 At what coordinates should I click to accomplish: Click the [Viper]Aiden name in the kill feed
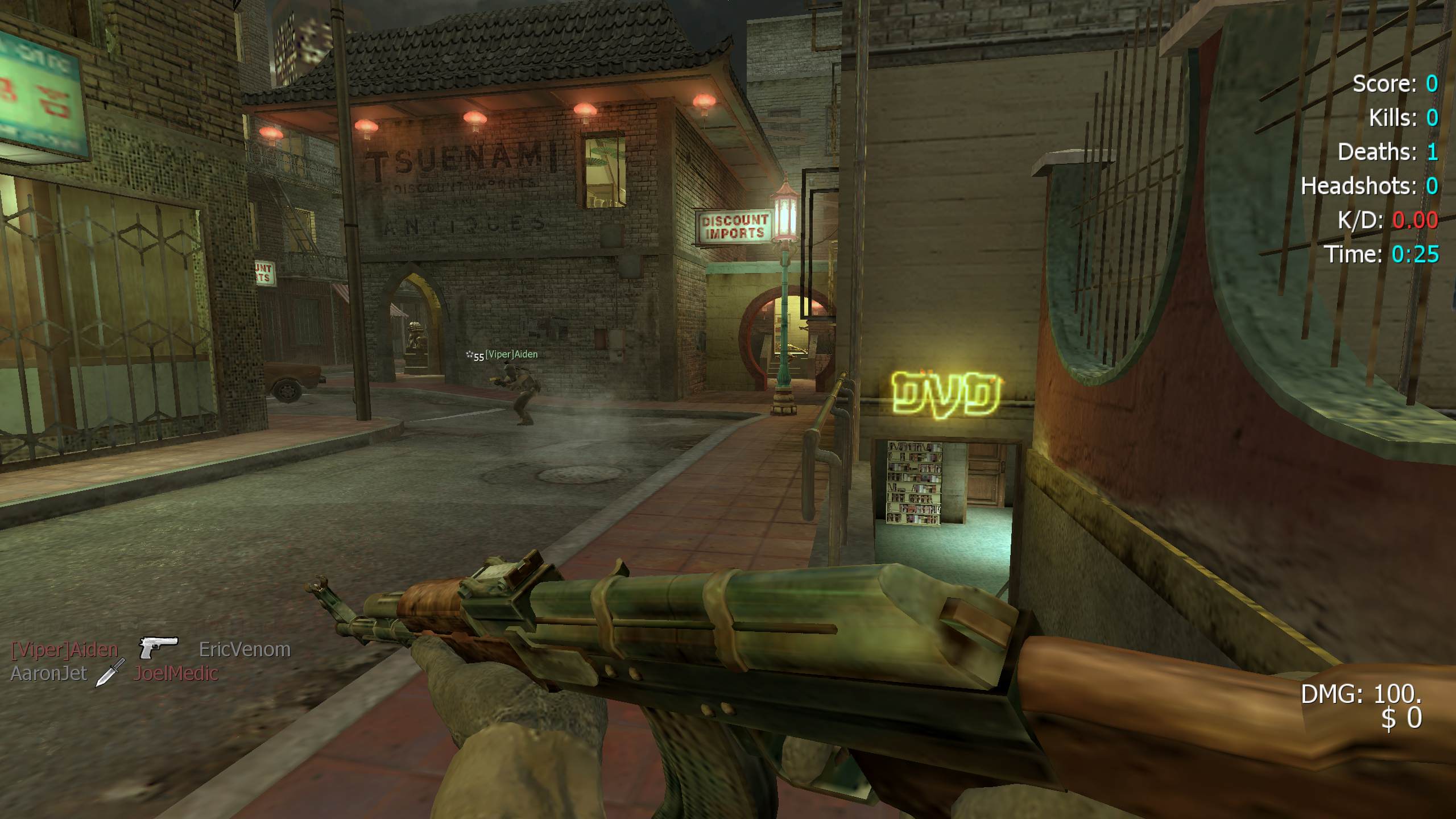coord(64,649)
